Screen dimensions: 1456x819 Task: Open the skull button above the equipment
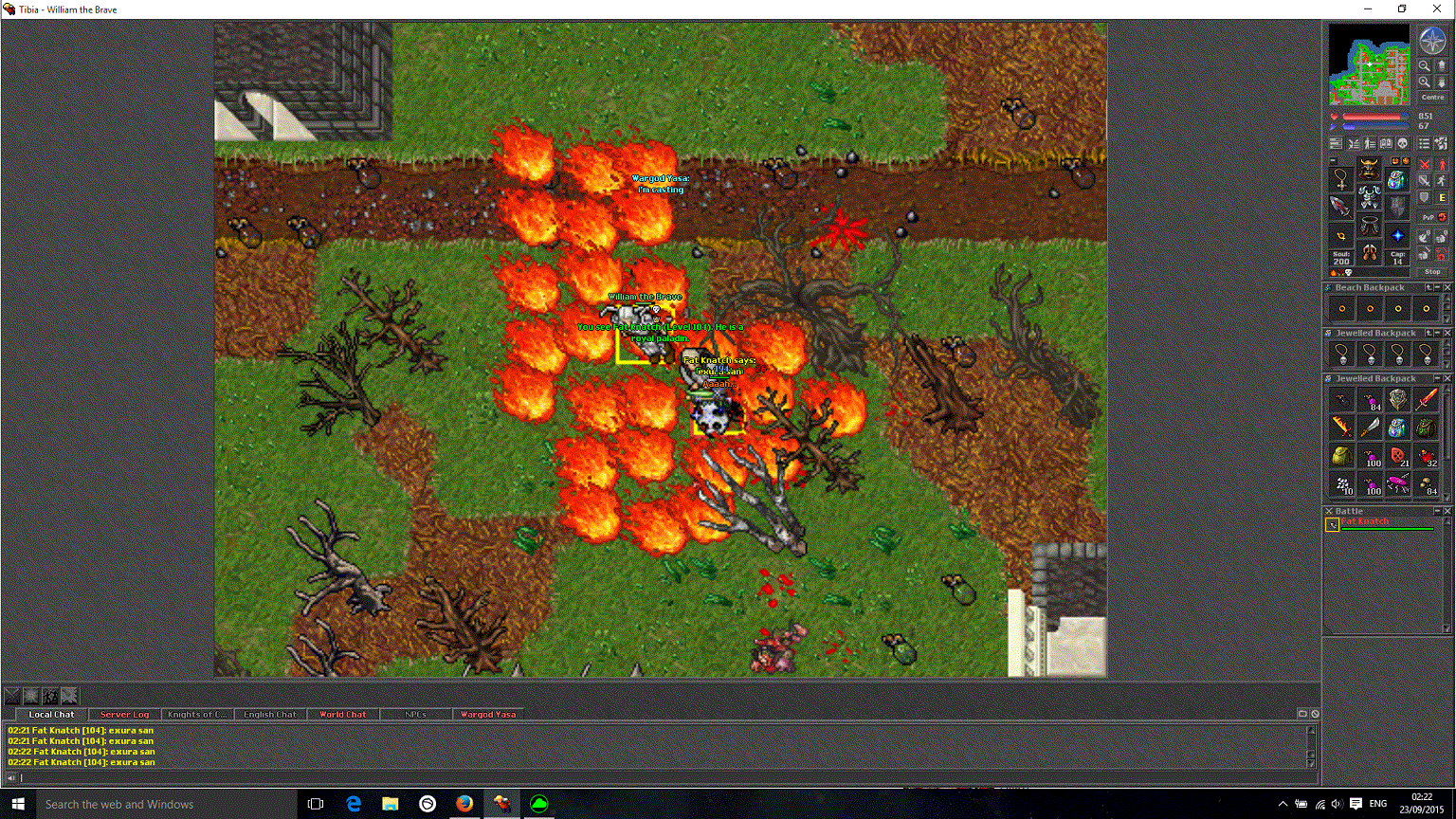click(x=1403, y=143)
